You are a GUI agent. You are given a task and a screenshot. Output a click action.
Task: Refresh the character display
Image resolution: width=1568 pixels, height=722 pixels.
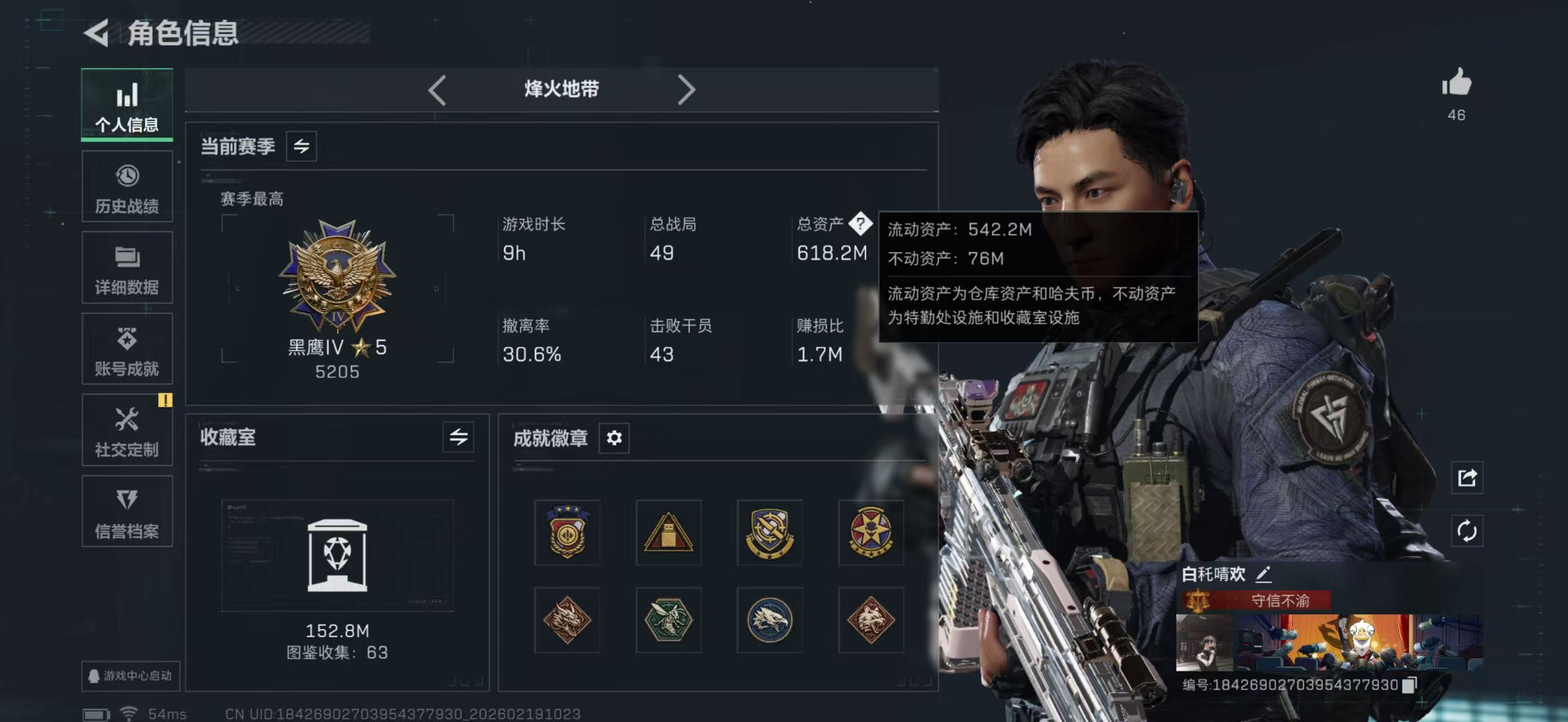click(1467, 531)
